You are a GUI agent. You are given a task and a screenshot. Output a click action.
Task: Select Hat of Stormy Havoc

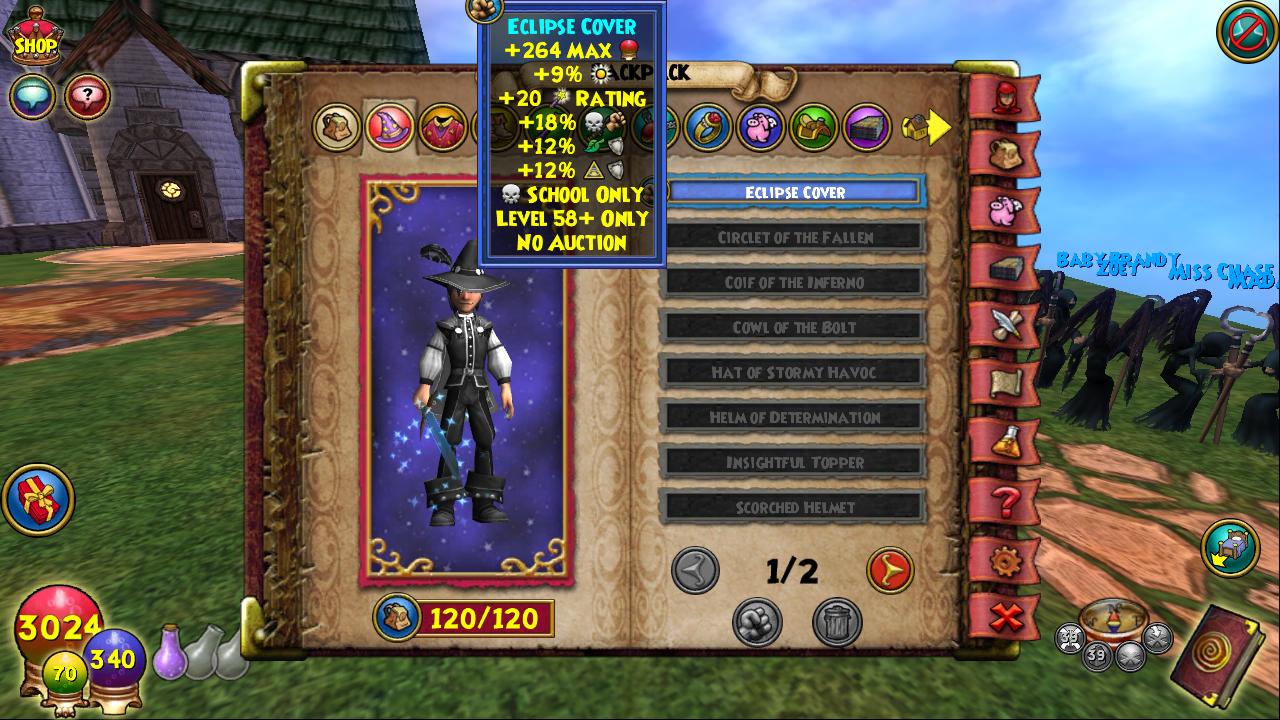tap(795, 372)
